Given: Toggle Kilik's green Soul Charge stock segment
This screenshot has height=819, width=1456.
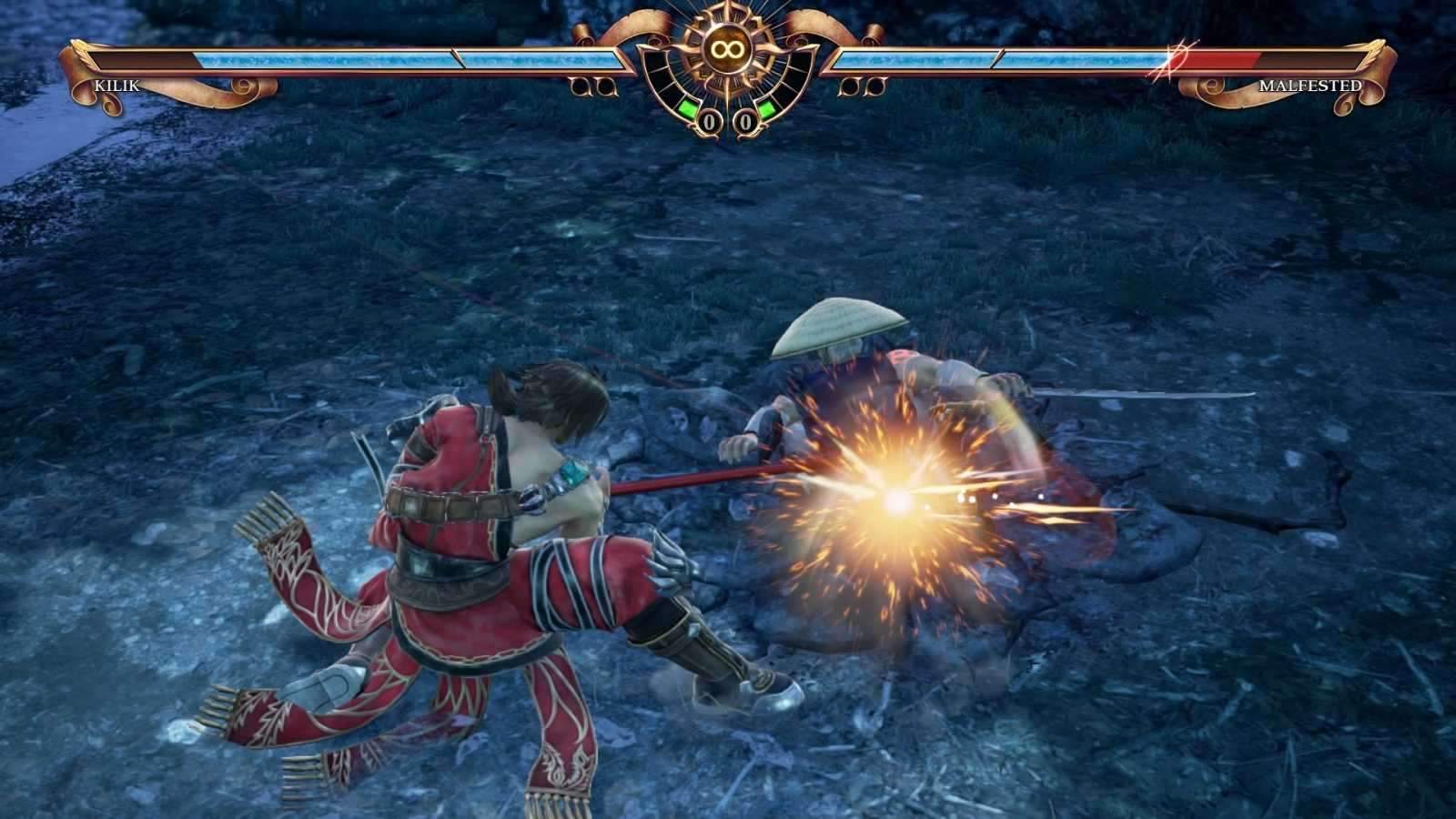Looking at the screenshot, I should pyautogui.click(x=687, y=106).
